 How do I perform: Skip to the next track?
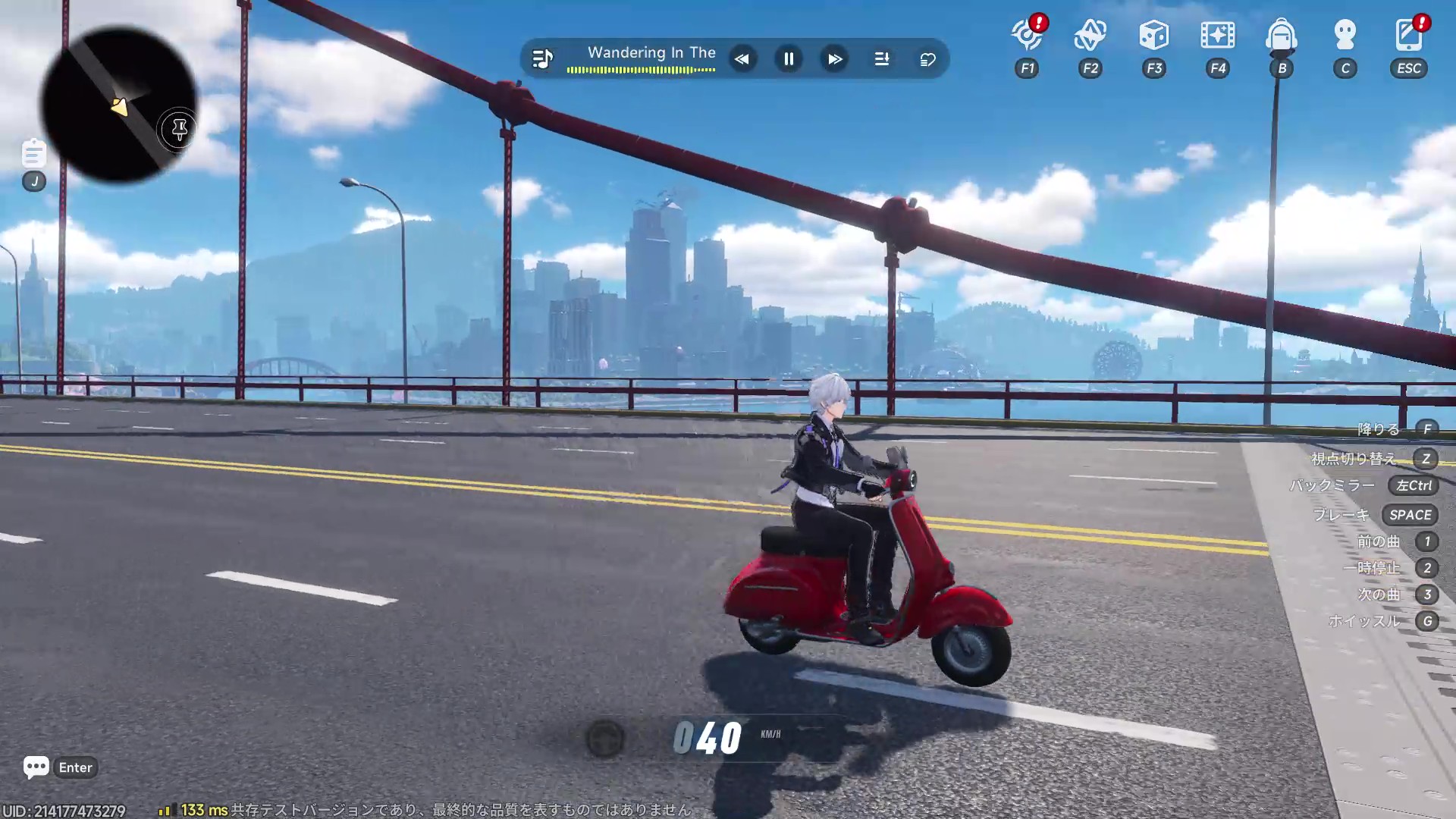pyautogui.click(x=835, y=59)
